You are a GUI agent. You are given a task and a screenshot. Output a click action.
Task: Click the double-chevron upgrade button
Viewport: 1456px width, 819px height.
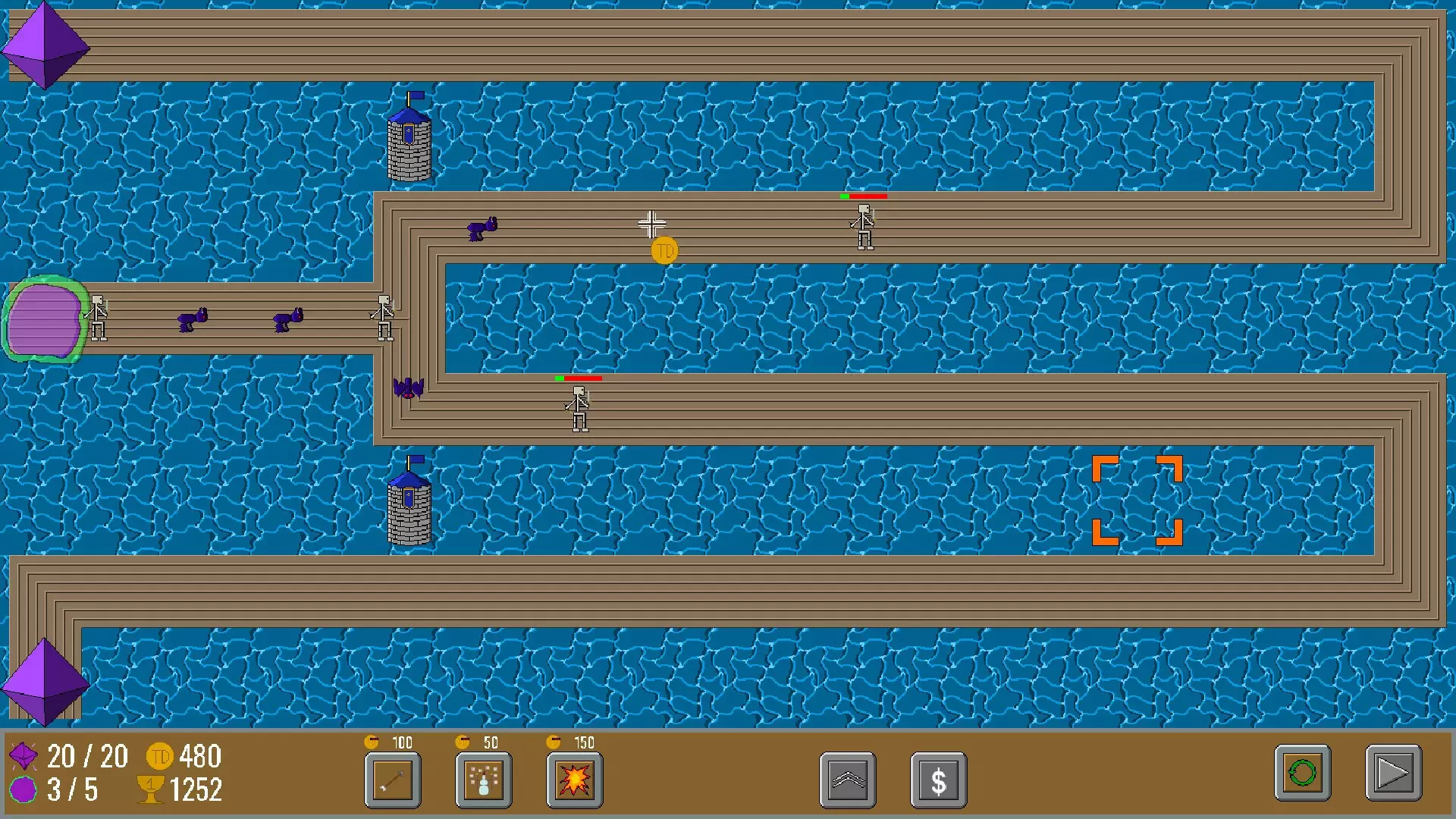(848, 780)
